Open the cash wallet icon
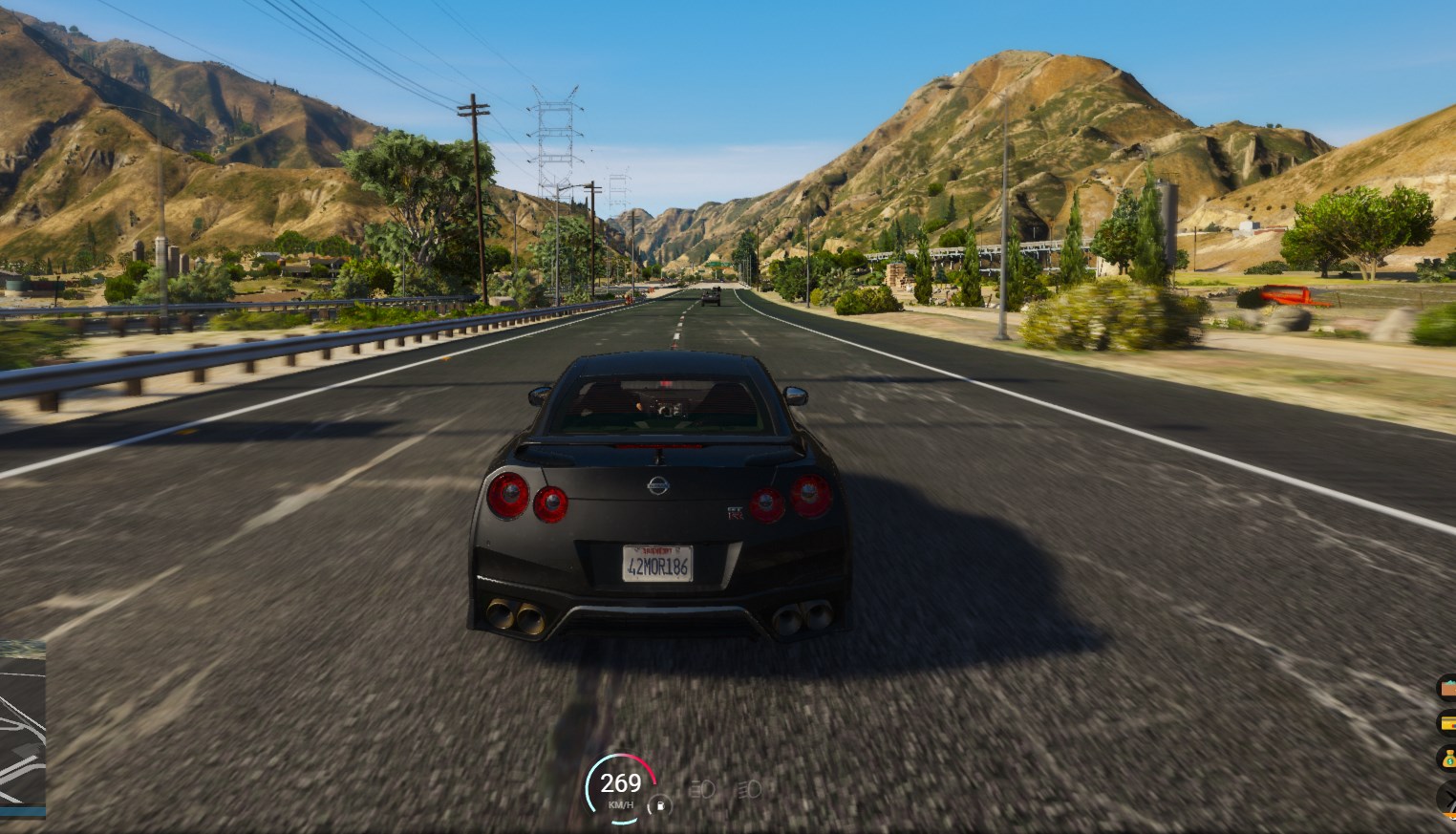The image size is (1456, 834). [x=1447, y=688]
